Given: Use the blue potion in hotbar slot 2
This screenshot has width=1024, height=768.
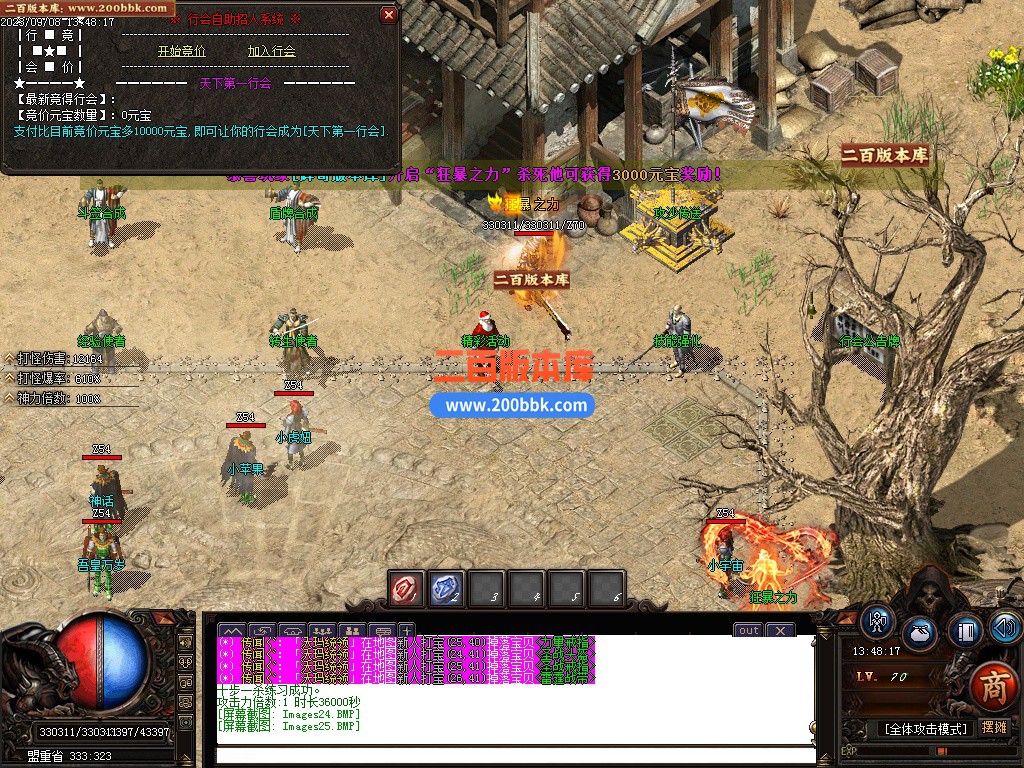Looking at the screenshot, I should click(x=446, y=590).
